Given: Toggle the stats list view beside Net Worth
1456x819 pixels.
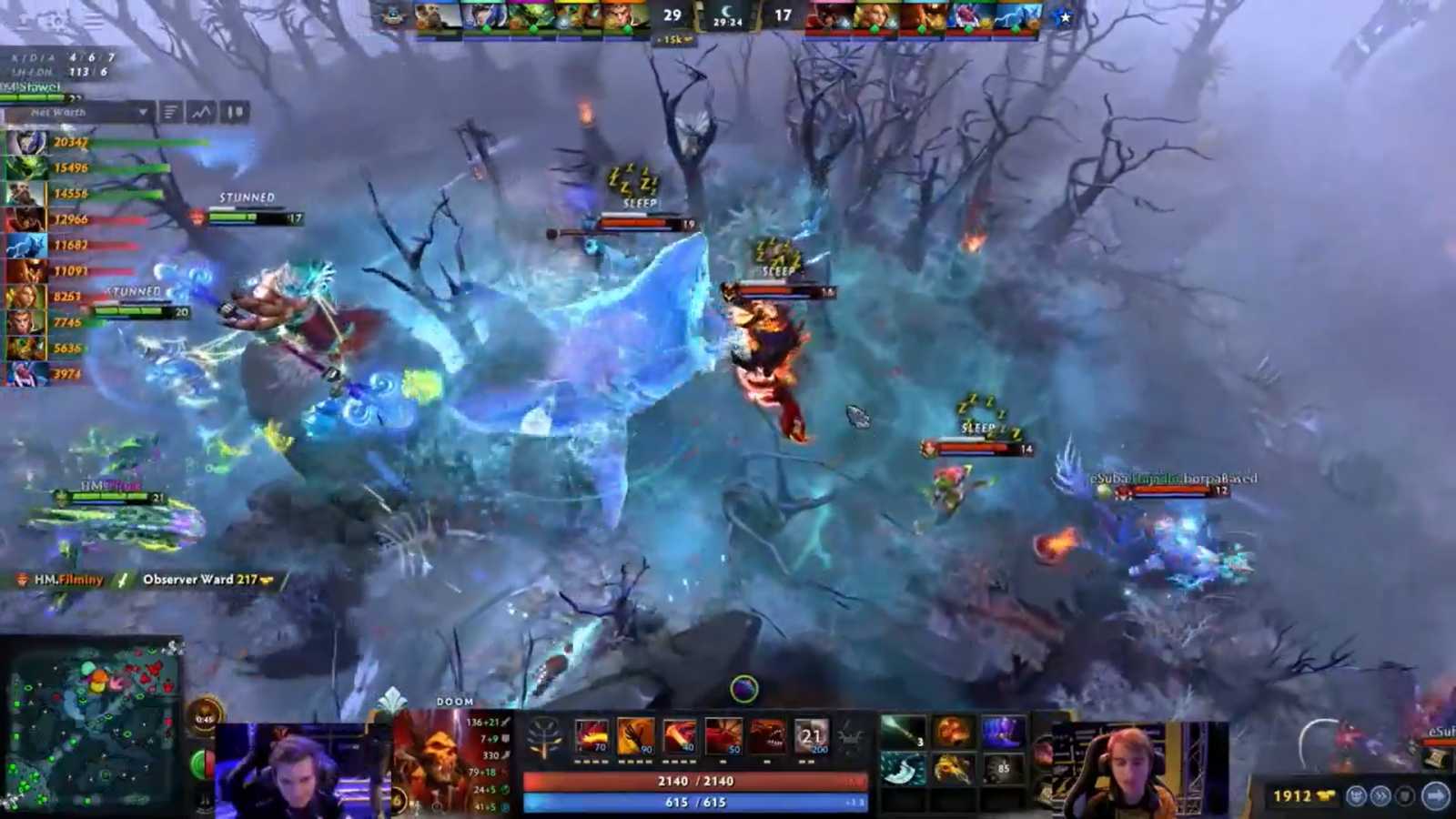Looking at the screenshot, I should (169, 110).
